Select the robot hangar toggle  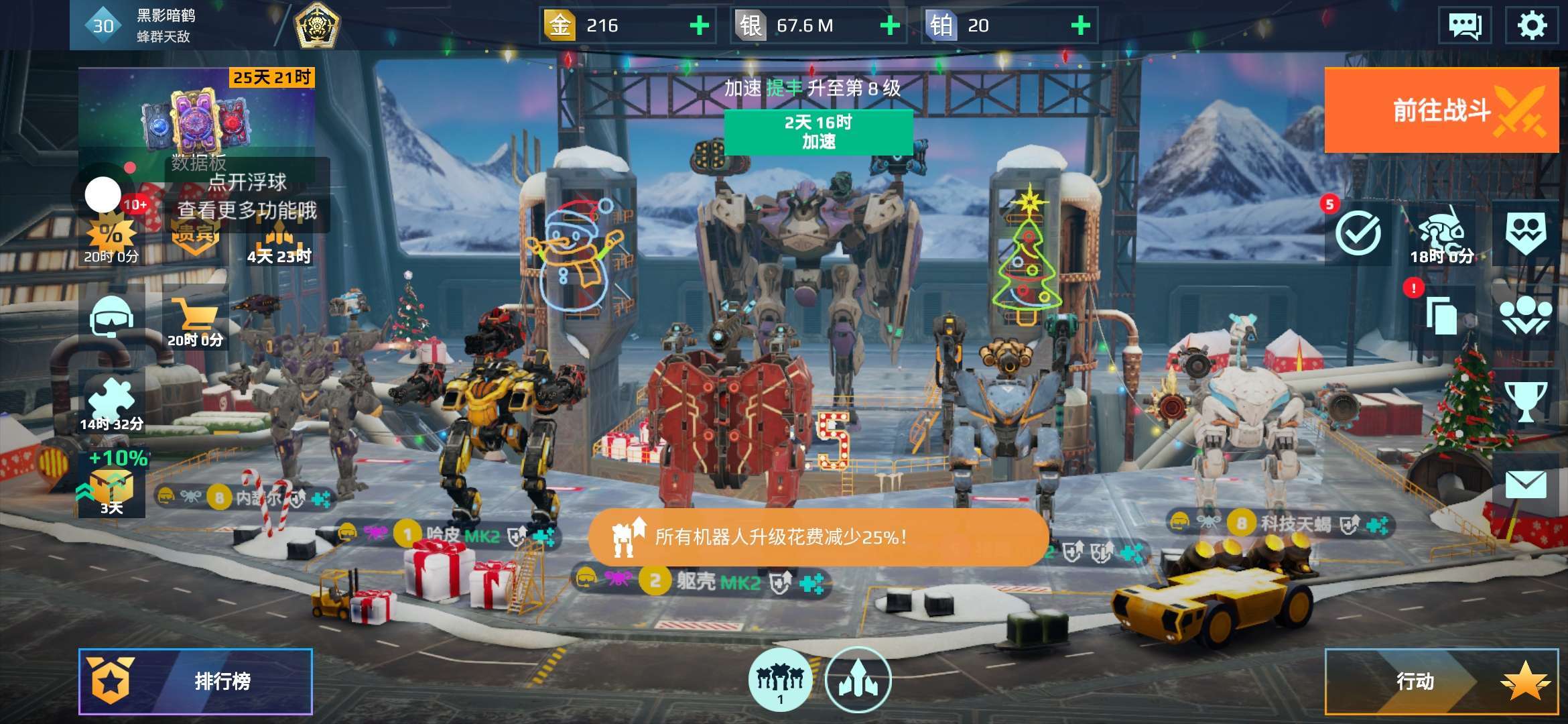(780, 680)
